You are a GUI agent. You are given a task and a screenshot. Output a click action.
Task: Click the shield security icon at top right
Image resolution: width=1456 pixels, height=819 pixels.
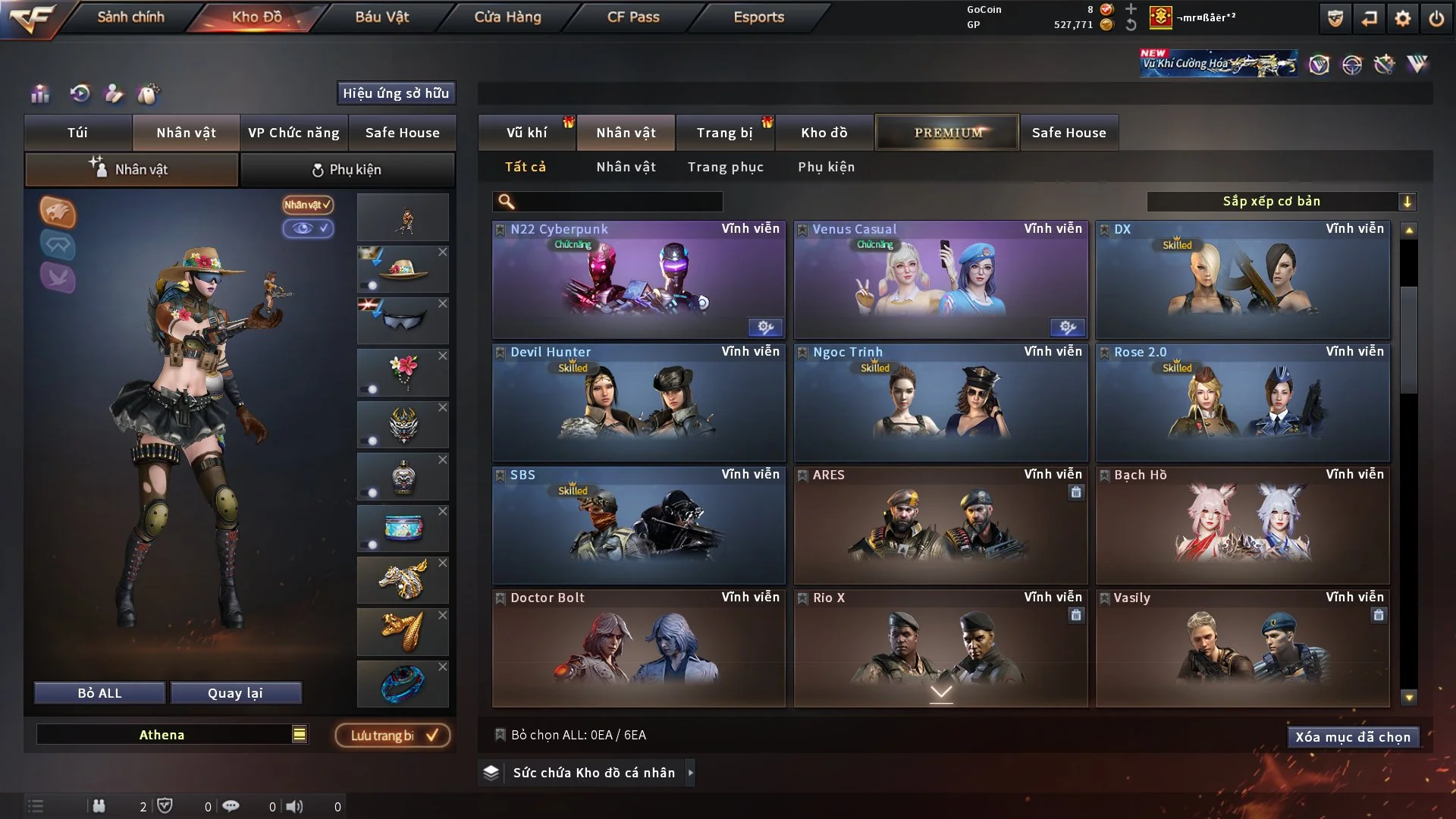coord(1334,18)
